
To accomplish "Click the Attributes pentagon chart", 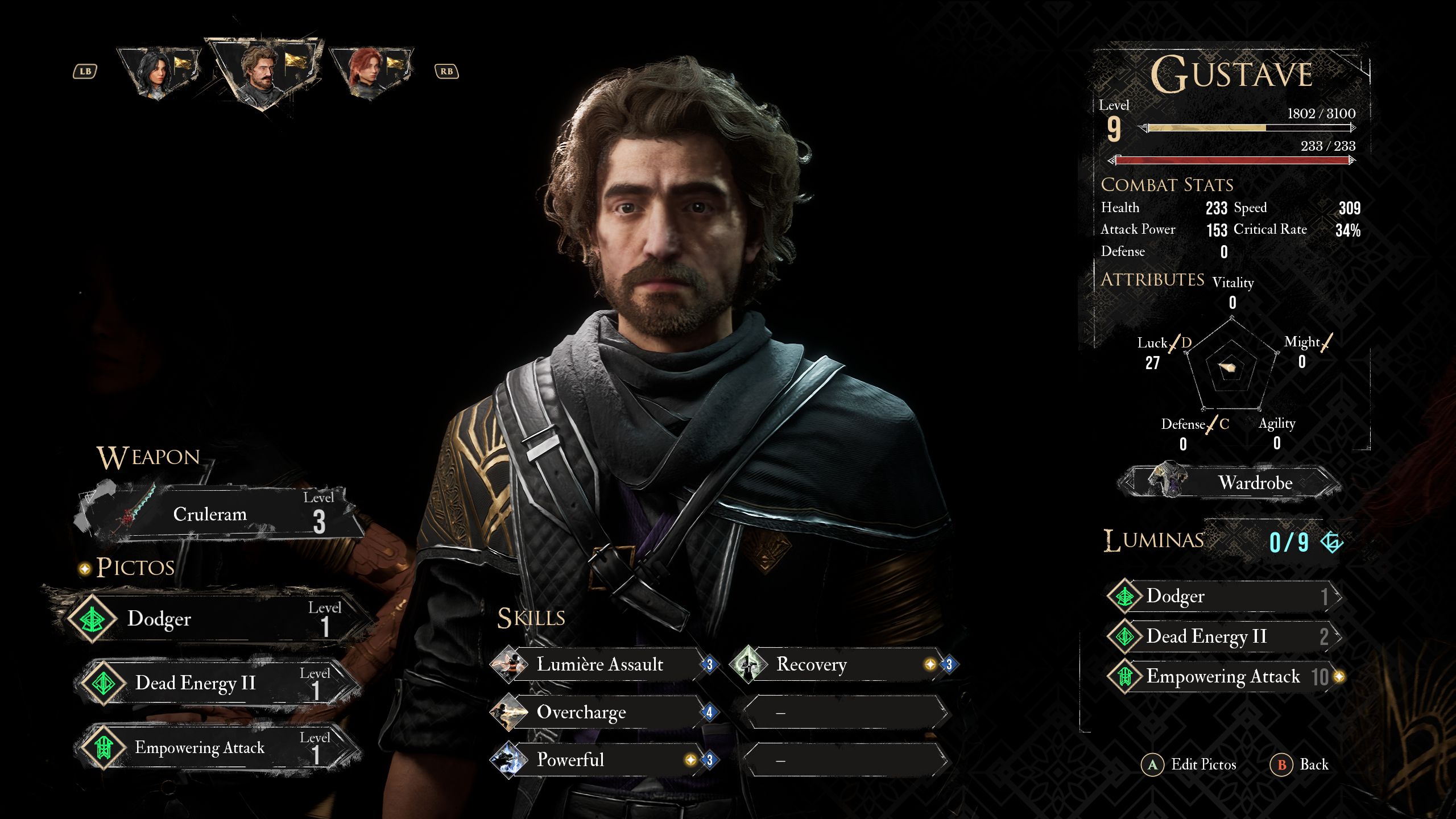I will [x=1232, y=367].
